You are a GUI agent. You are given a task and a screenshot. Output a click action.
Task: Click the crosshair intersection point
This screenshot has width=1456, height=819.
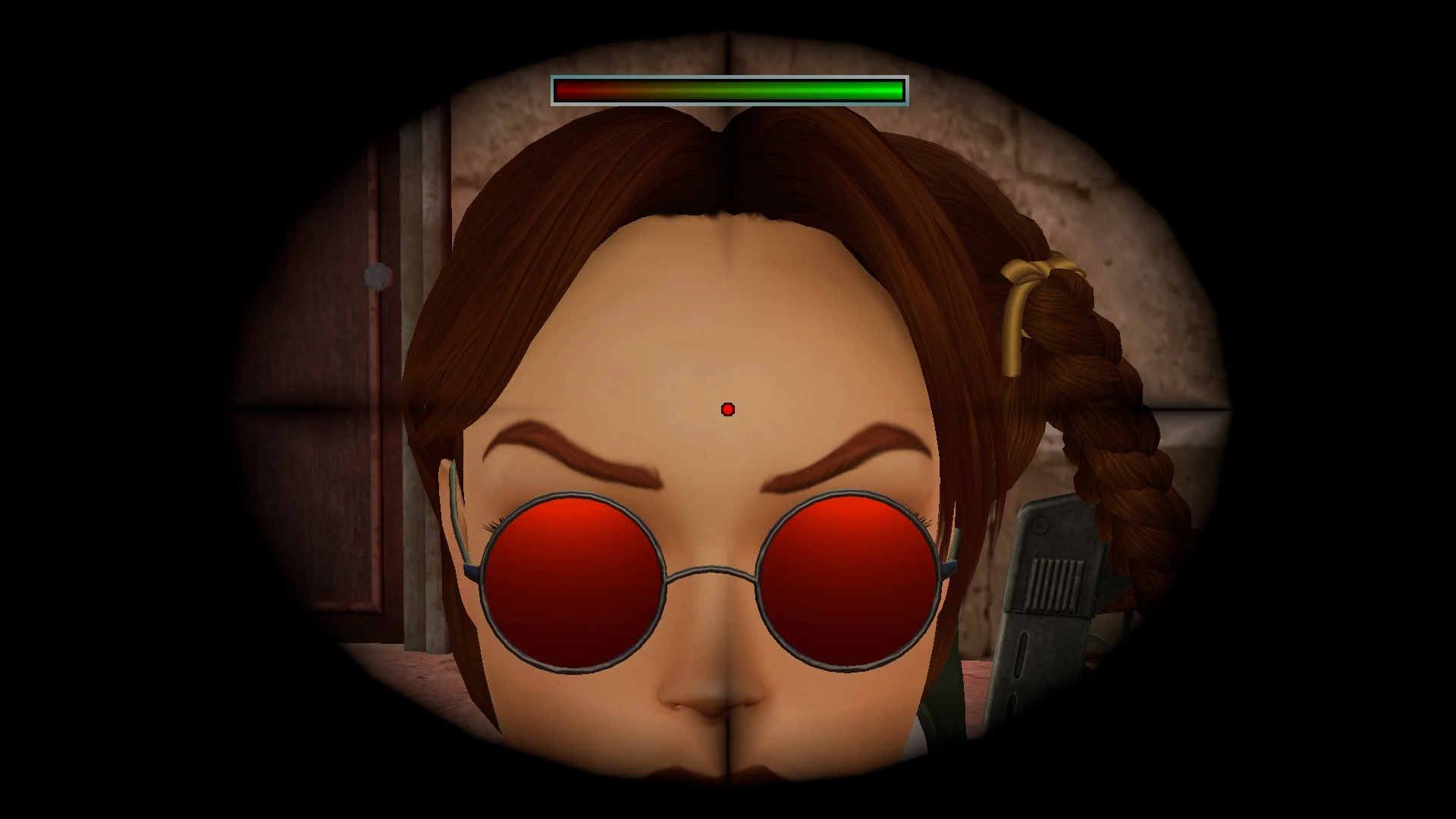pos(728,409)
